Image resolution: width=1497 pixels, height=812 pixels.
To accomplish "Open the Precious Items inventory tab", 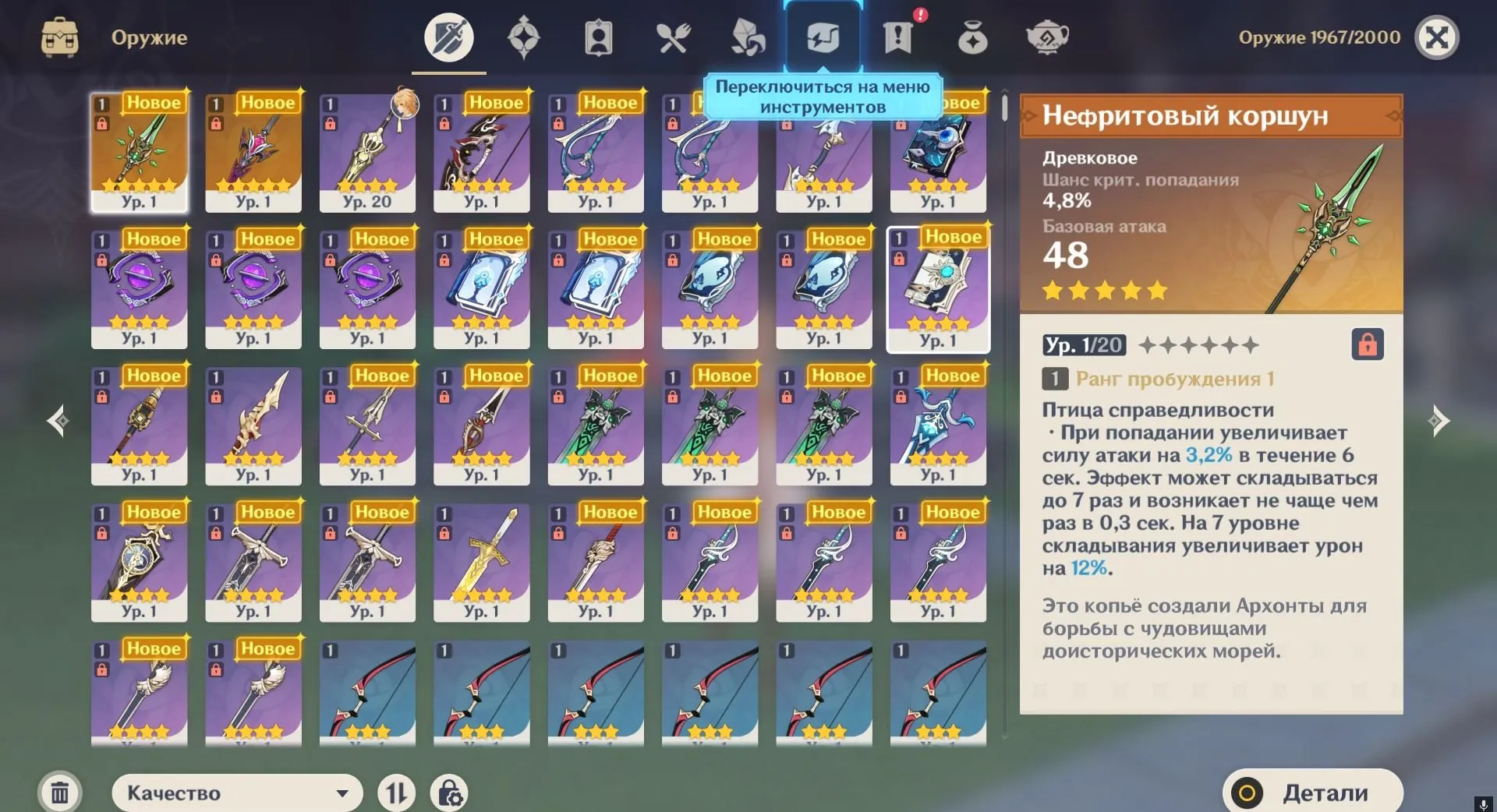I will point(971,35).
